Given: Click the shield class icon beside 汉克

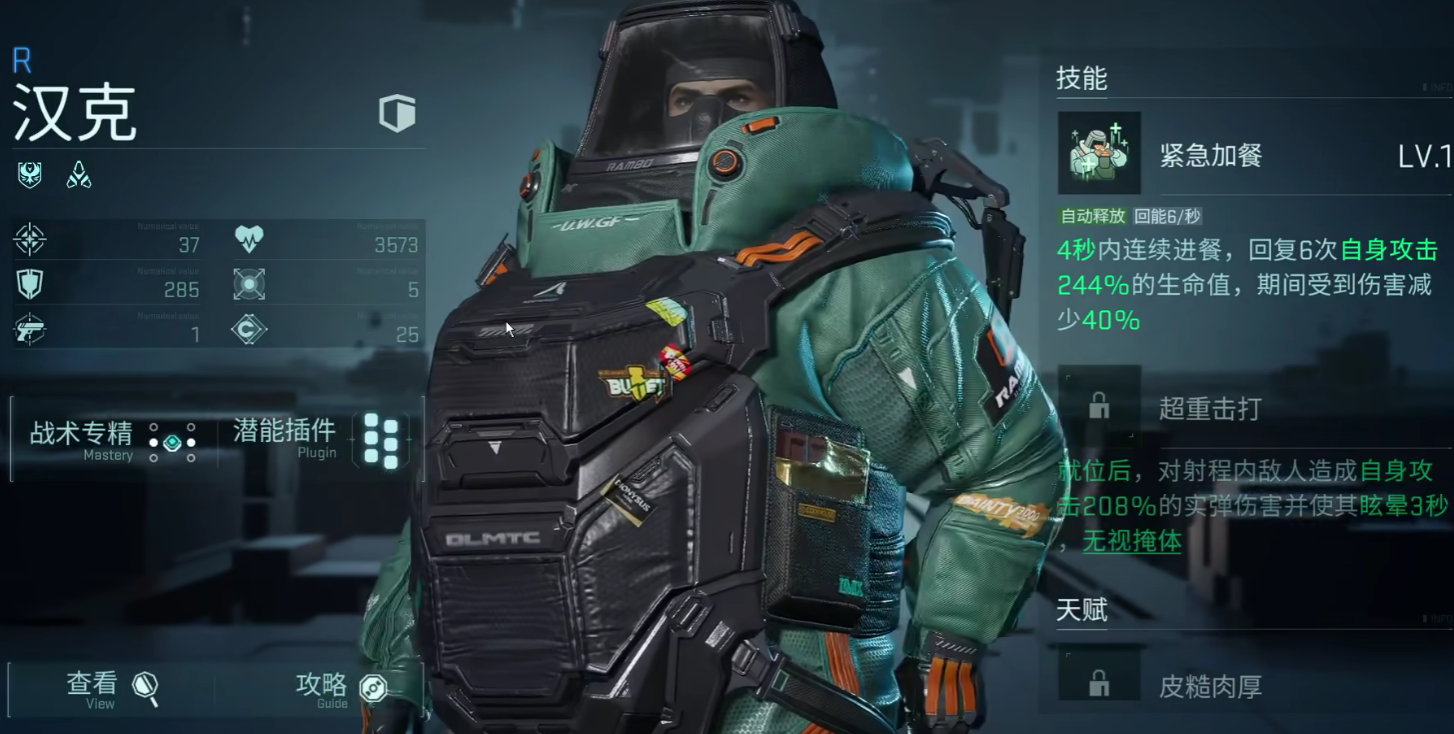Looking at the screenshot, I should pos(397,113).
